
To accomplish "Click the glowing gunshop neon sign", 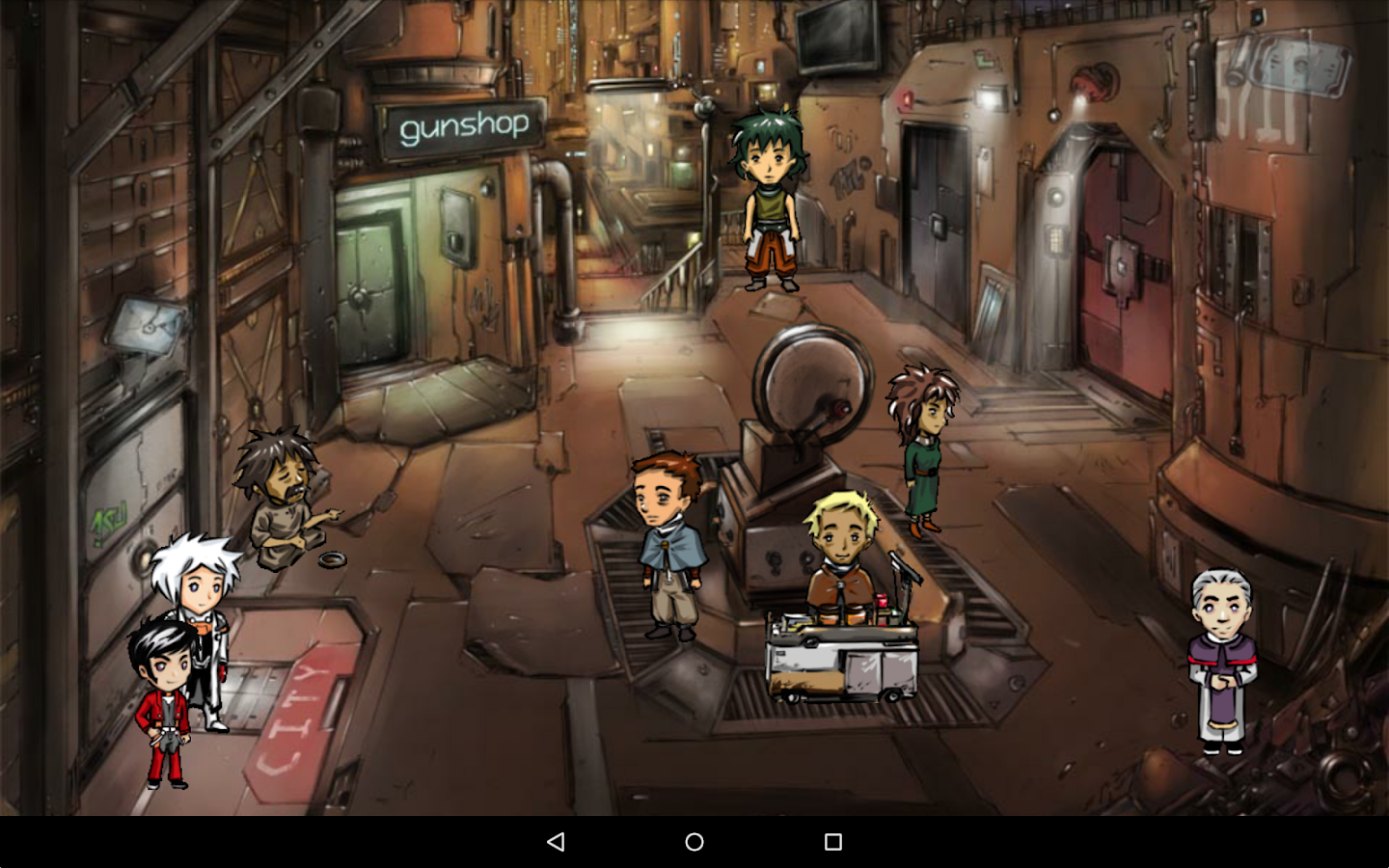I will 463,123.
